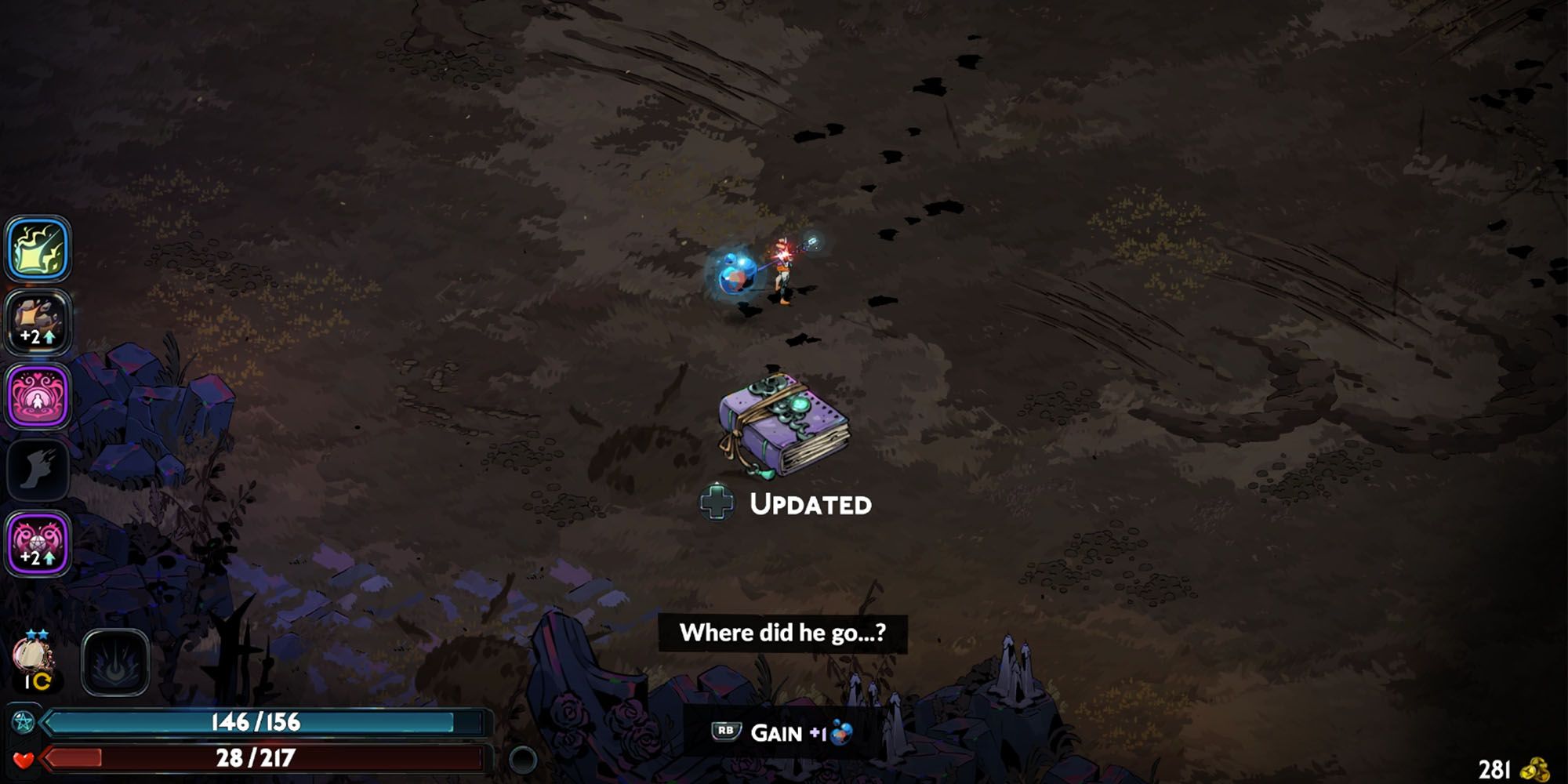Select the purple magick boon icon with +2
This screenshot has width=1568, height=784.
37,541
